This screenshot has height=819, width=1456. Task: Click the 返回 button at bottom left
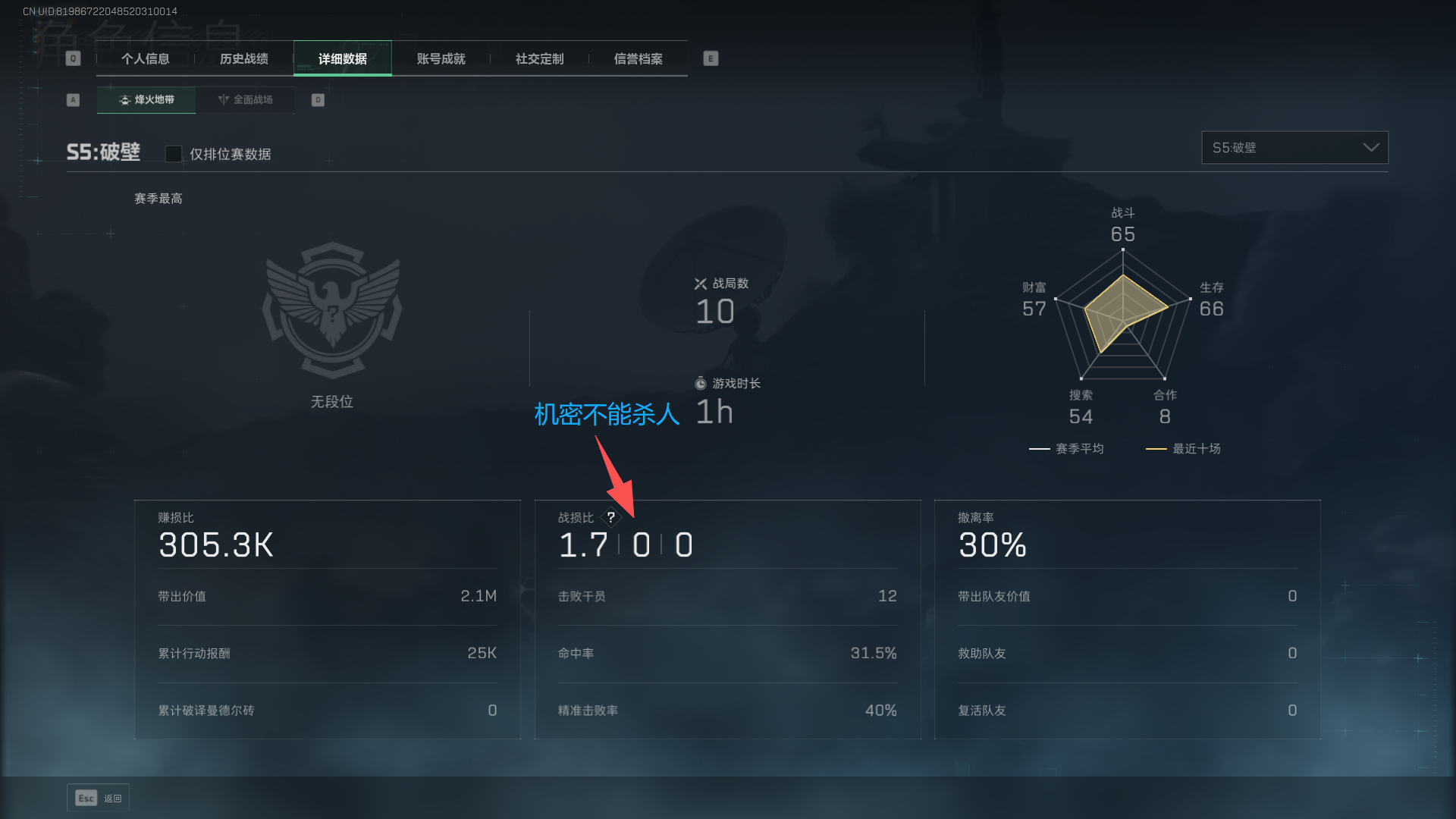(x=111, y=798)
